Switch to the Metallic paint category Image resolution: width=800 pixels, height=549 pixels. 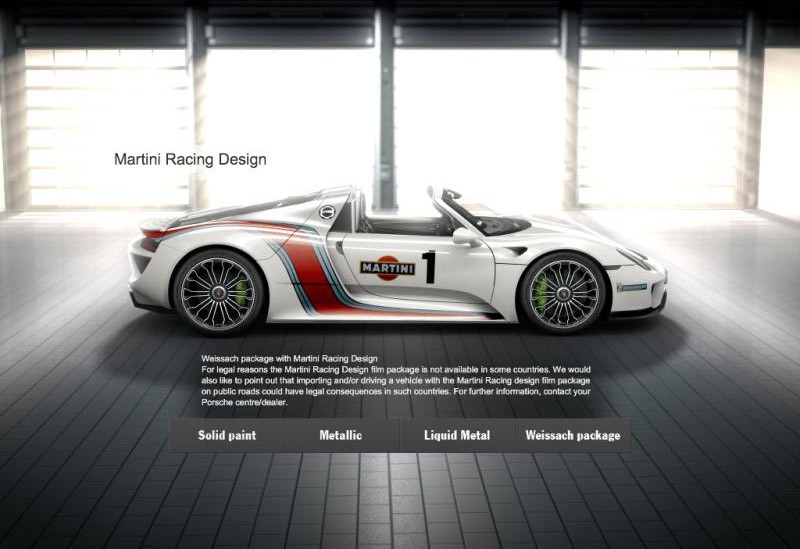click(x=341, y=436)
